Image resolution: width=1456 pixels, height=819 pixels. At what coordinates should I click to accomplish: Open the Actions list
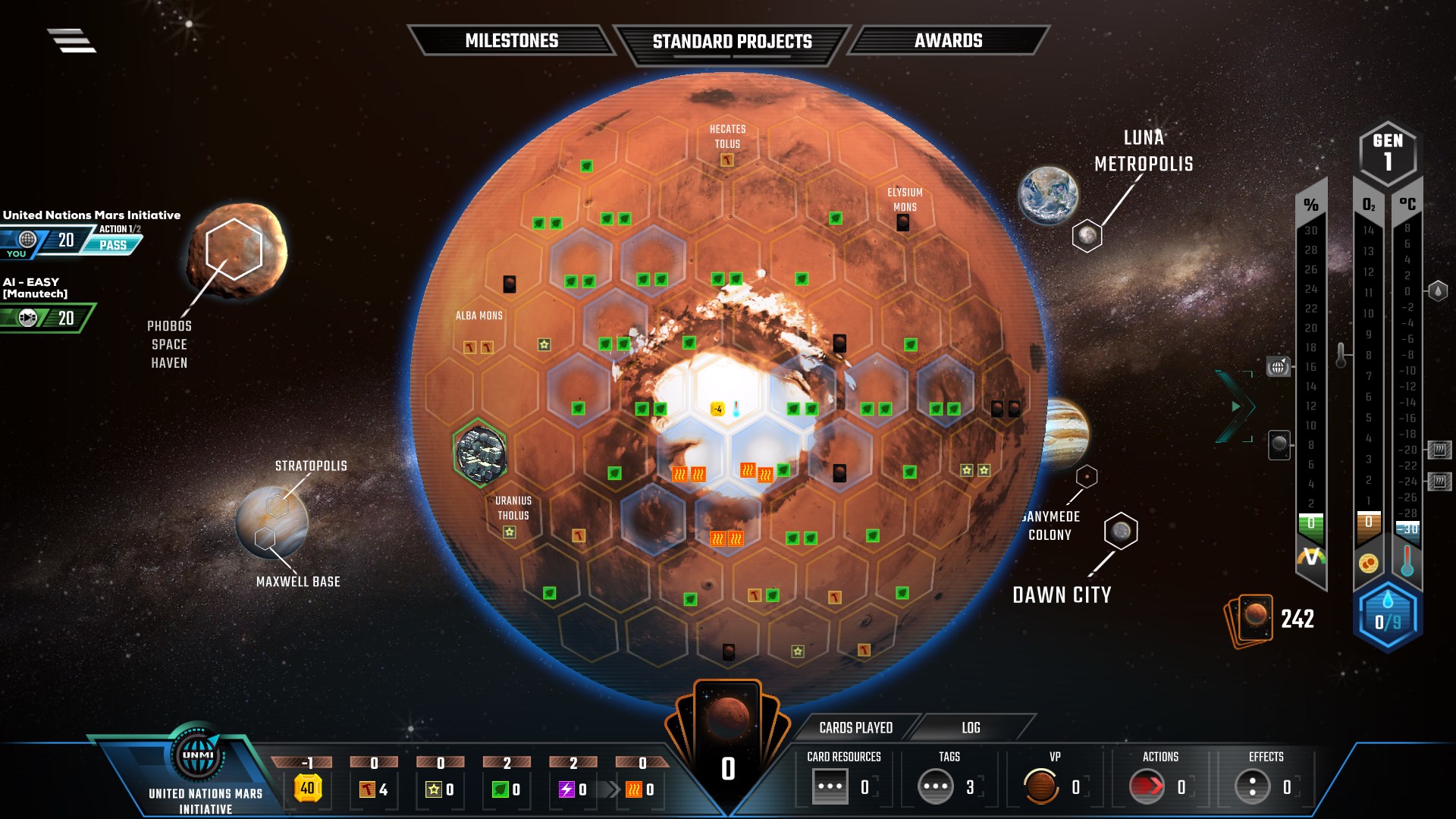pos(1160,786)
